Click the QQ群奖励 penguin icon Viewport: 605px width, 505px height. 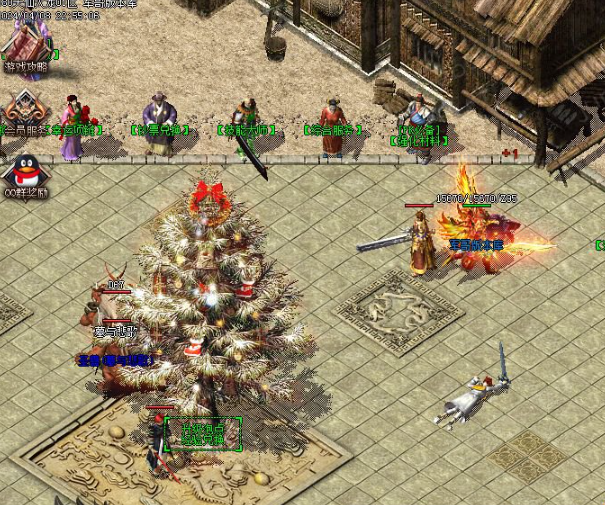24,170
